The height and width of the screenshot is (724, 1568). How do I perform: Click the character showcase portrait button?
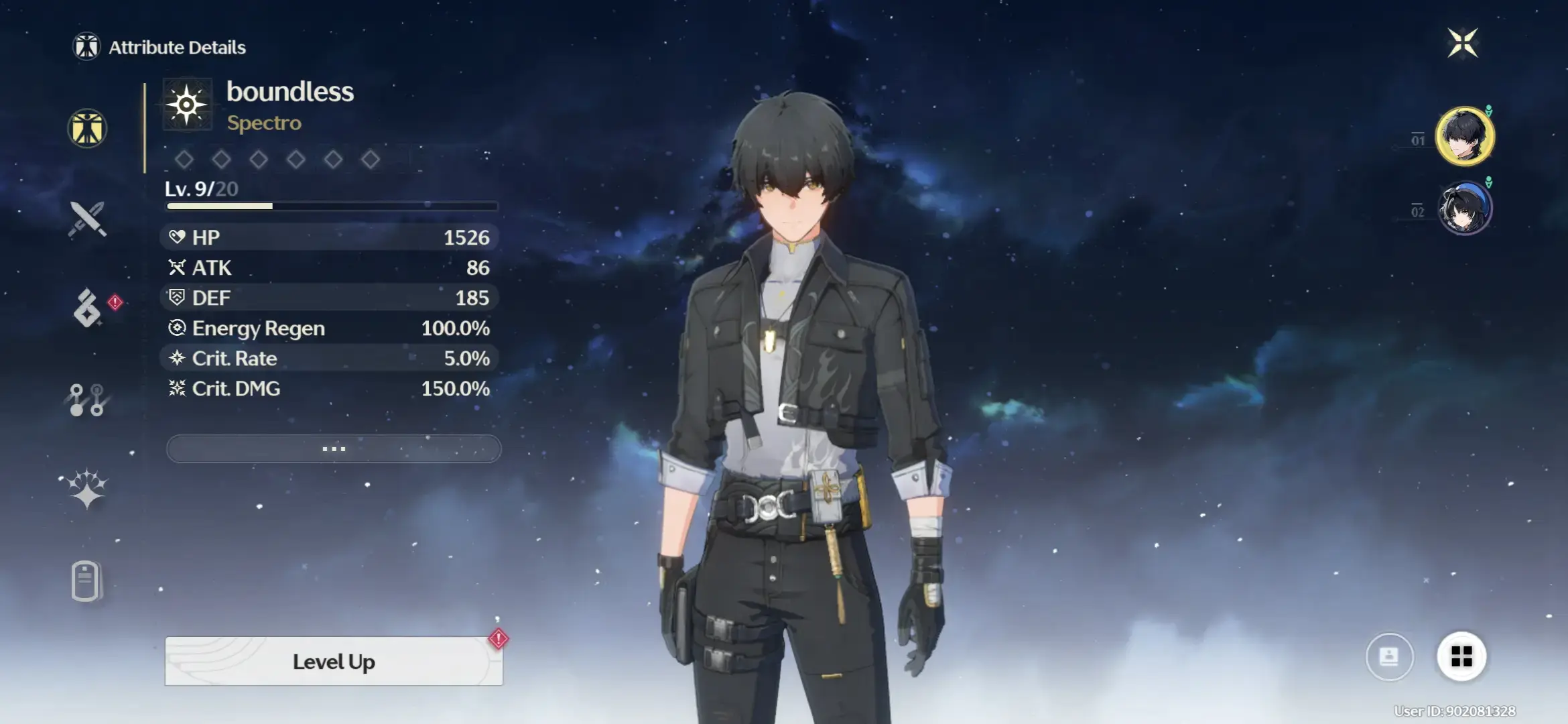tap(1389, 656)
